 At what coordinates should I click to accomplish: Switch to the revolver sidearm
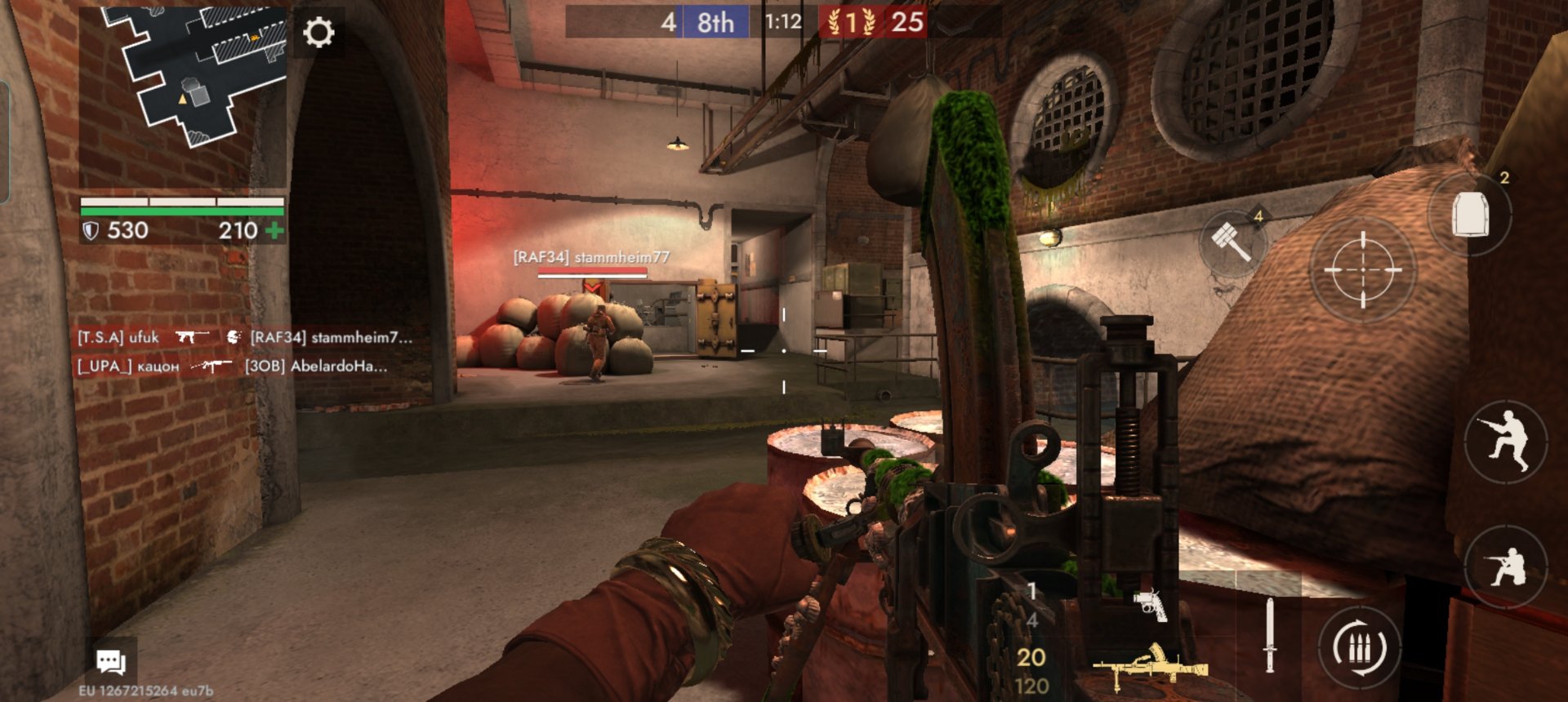tap(1150, 605)
